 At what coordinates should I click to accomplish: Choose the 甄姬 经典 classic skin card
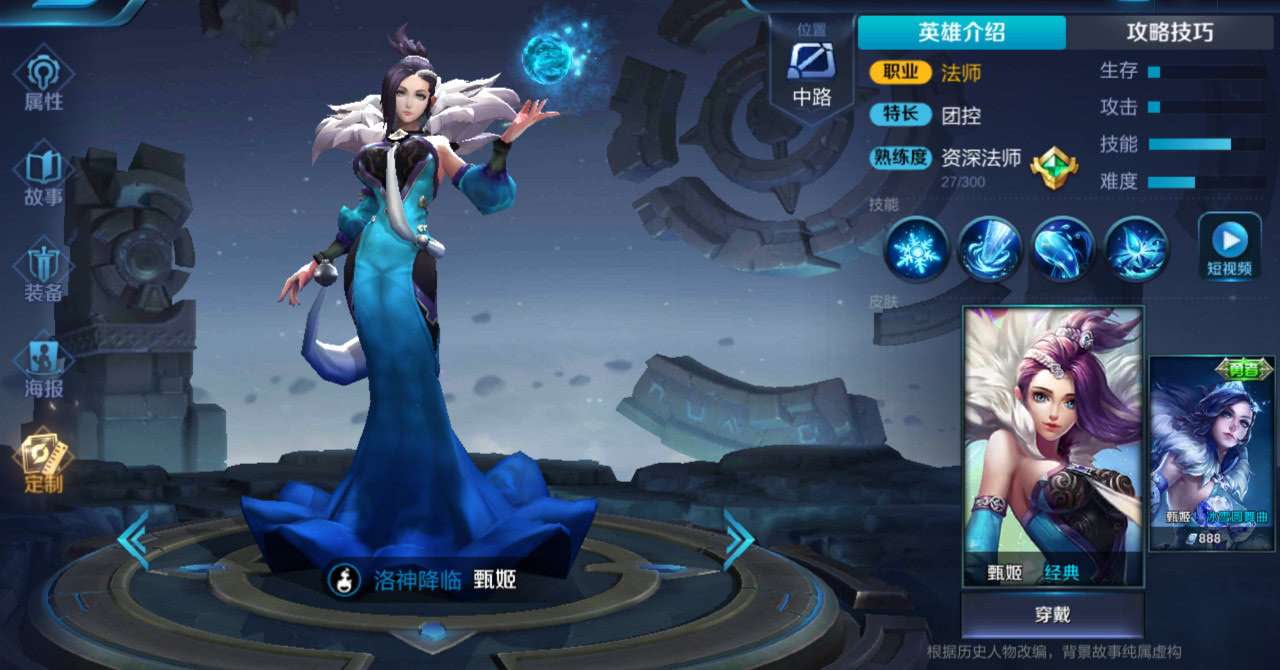pyautogui.click(x=1052, y=446)
